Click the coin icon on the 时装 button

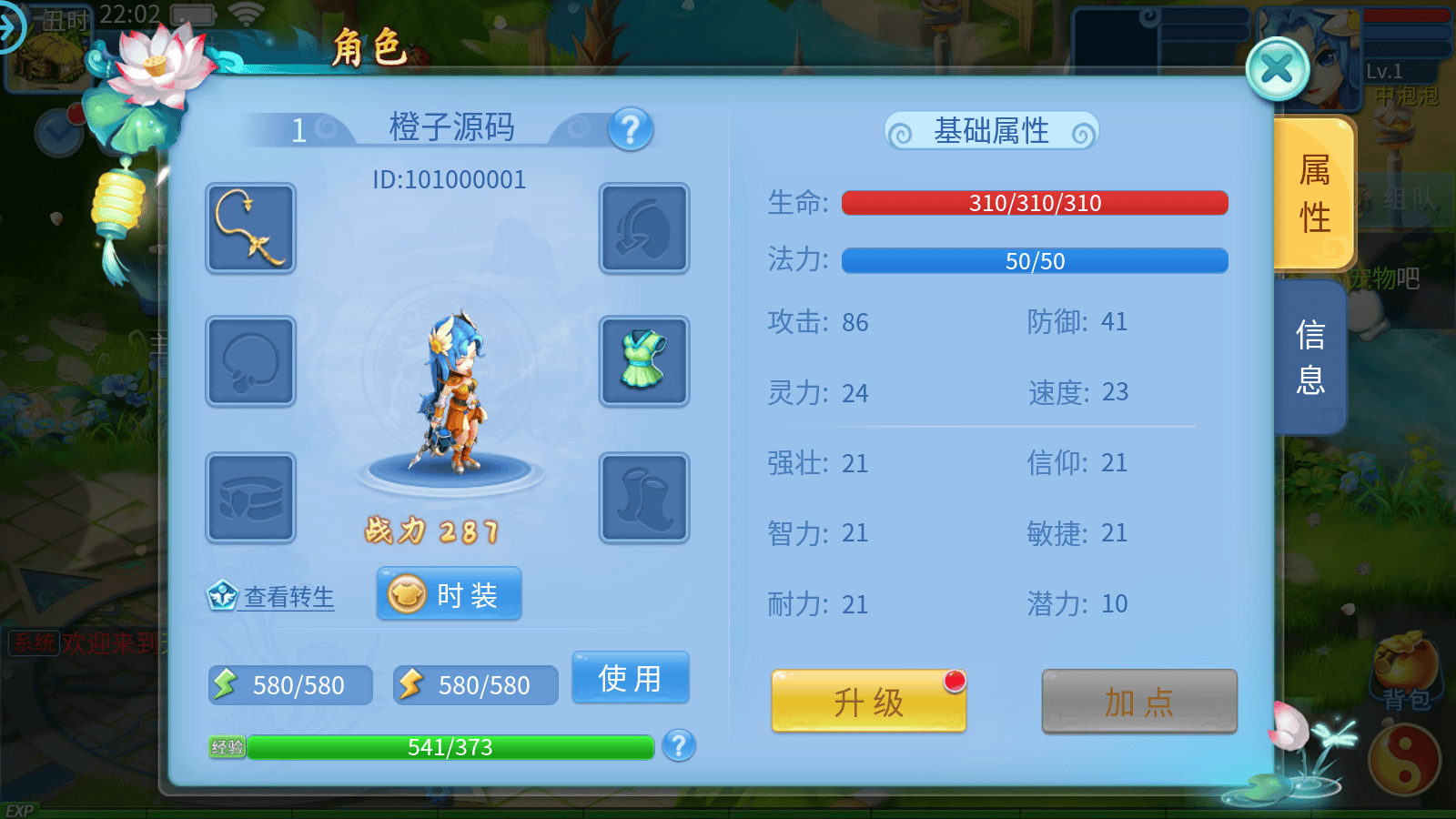(x=409, y=592)
